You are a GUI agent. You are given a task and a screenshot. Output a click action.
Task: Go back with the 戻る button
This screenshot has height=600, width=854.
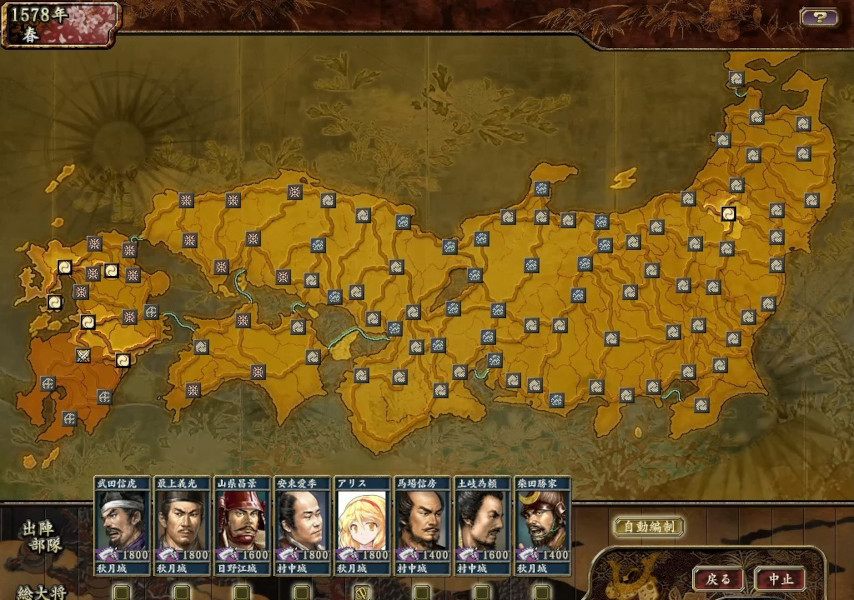(x=718, y=579)
